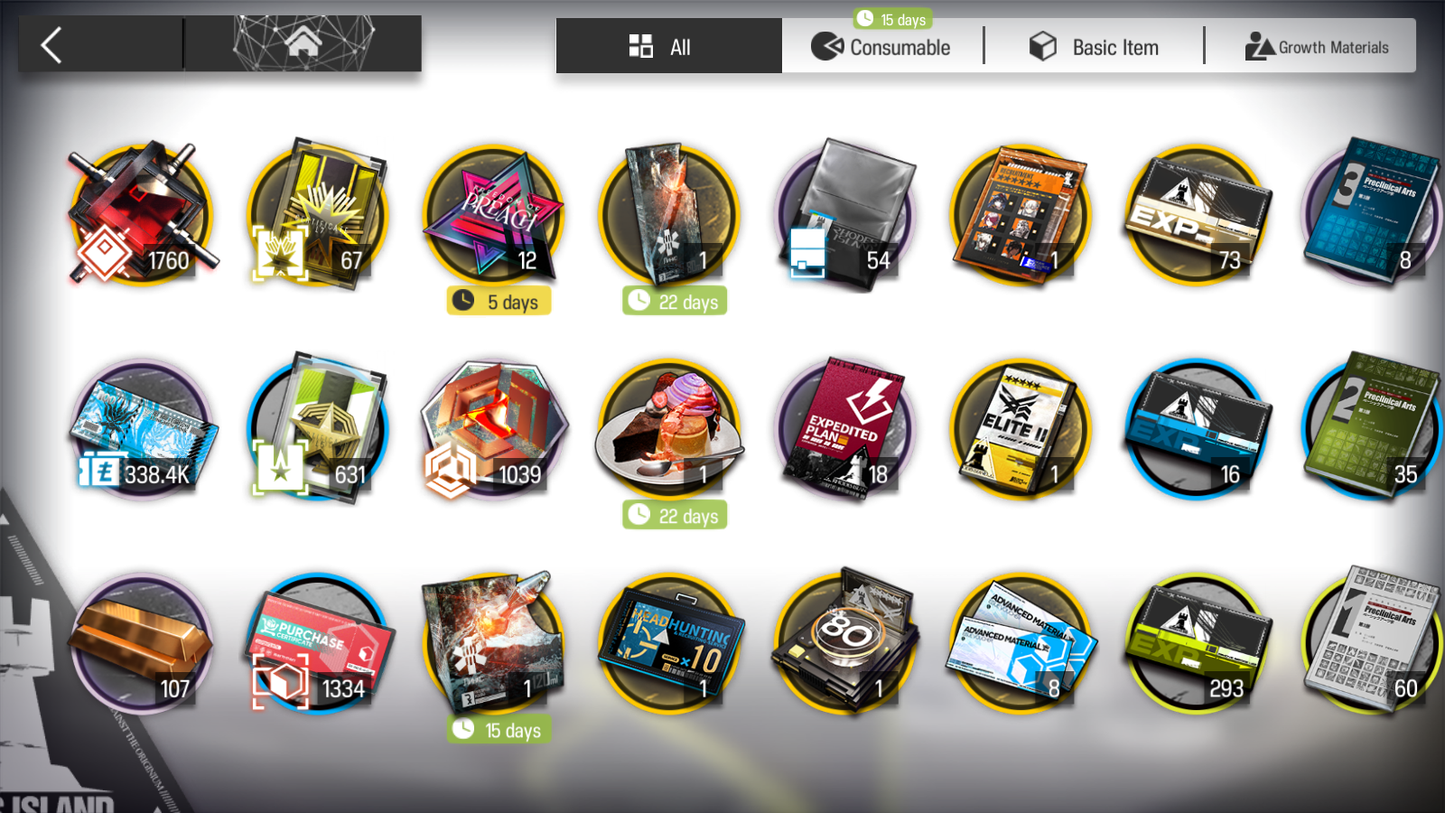1445x813 pixels.
Task: Return to the home screen
Action: click(x=303, y=44)
